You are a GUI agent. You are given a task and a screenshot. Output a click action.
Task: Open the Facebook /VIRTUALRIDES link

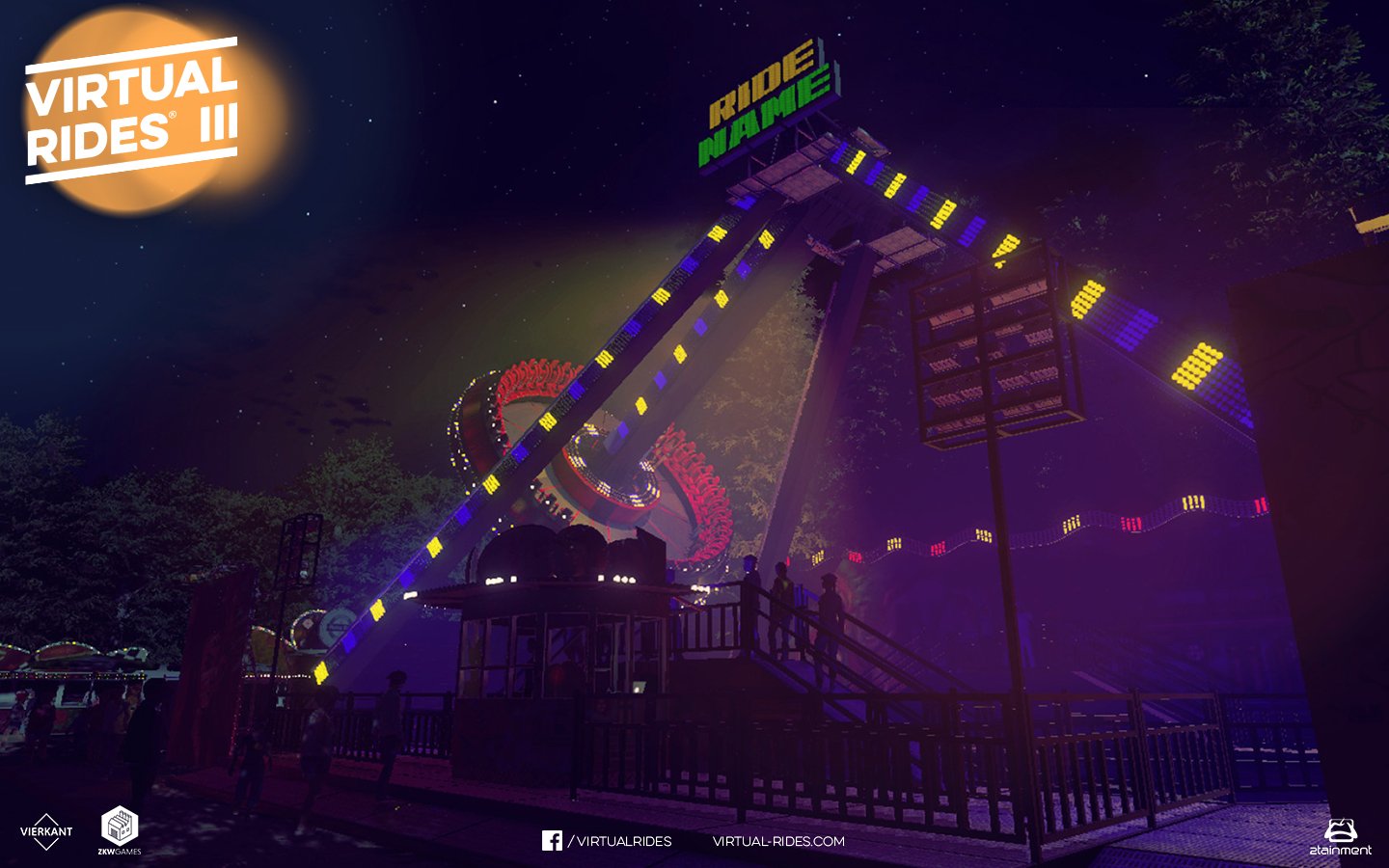point(607,841)
